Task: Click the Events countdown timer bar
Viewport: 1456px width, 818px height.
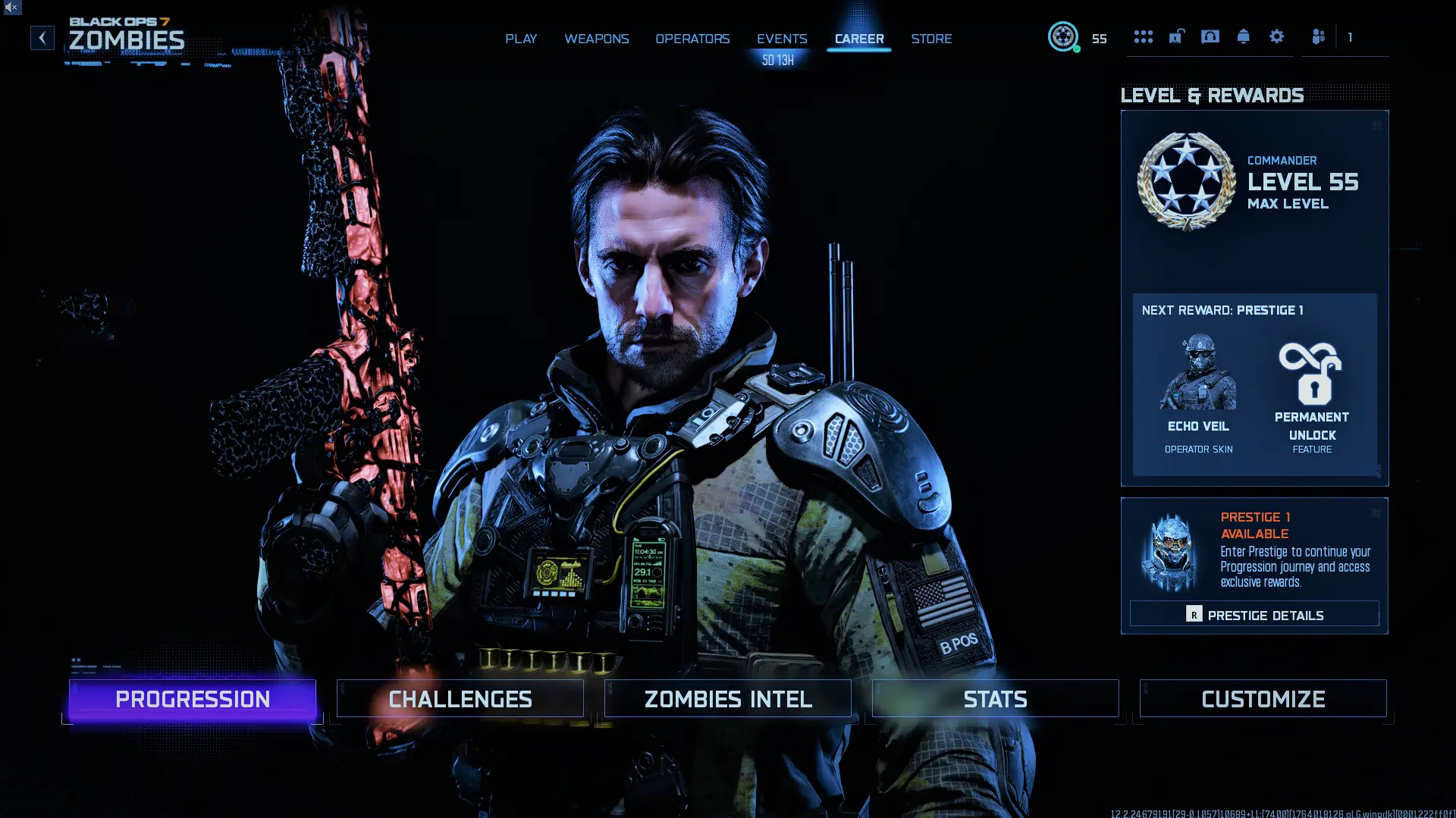Action: (777, 60)
